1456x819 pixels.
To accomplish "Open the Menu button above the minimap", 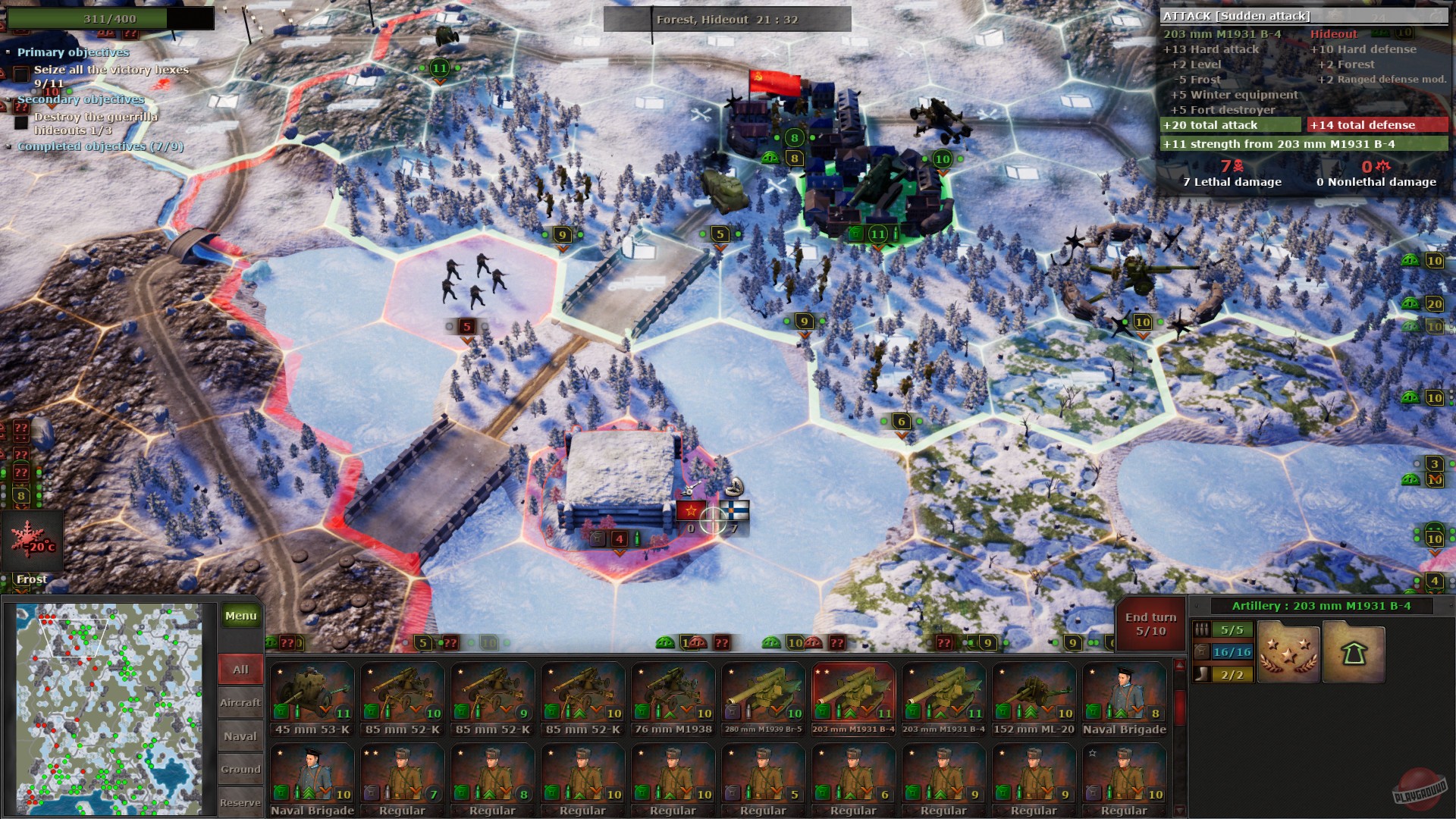I will pos(240,616).
